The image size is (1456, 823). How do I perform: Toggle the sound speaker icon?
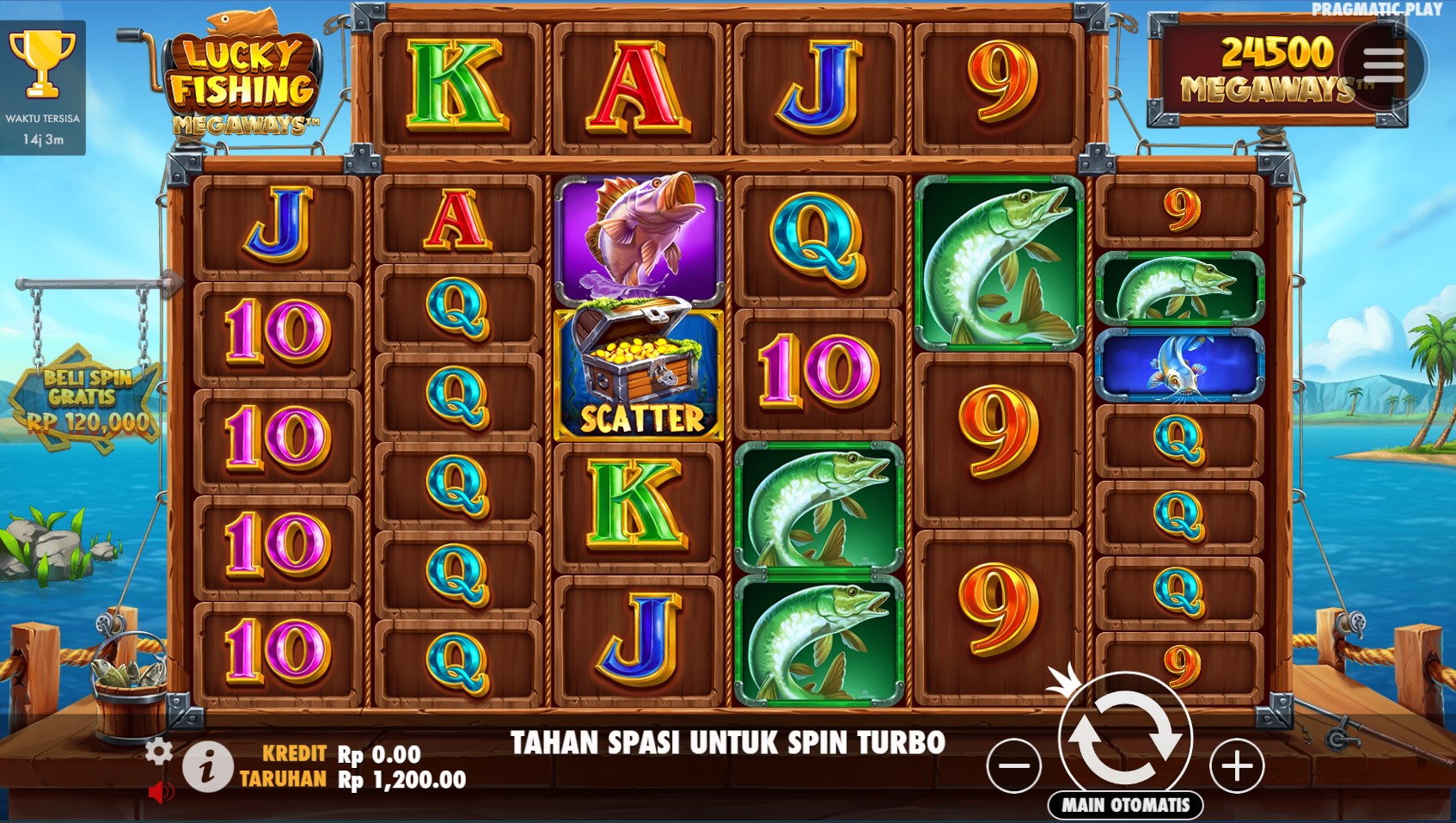tap(160, 791)
